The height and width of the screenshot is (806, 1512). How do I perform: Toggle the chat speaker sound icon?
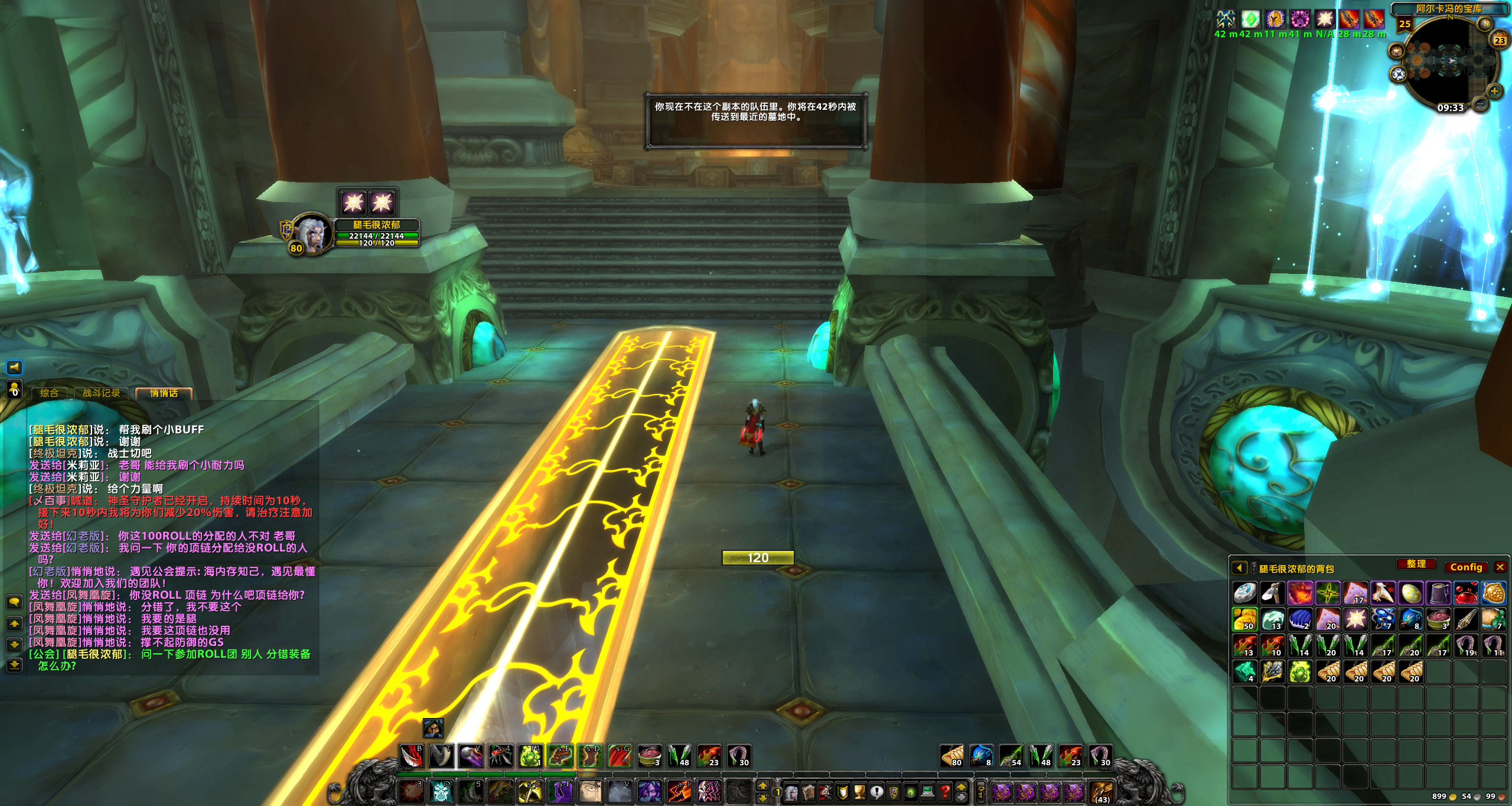click(x=14, y=367)
